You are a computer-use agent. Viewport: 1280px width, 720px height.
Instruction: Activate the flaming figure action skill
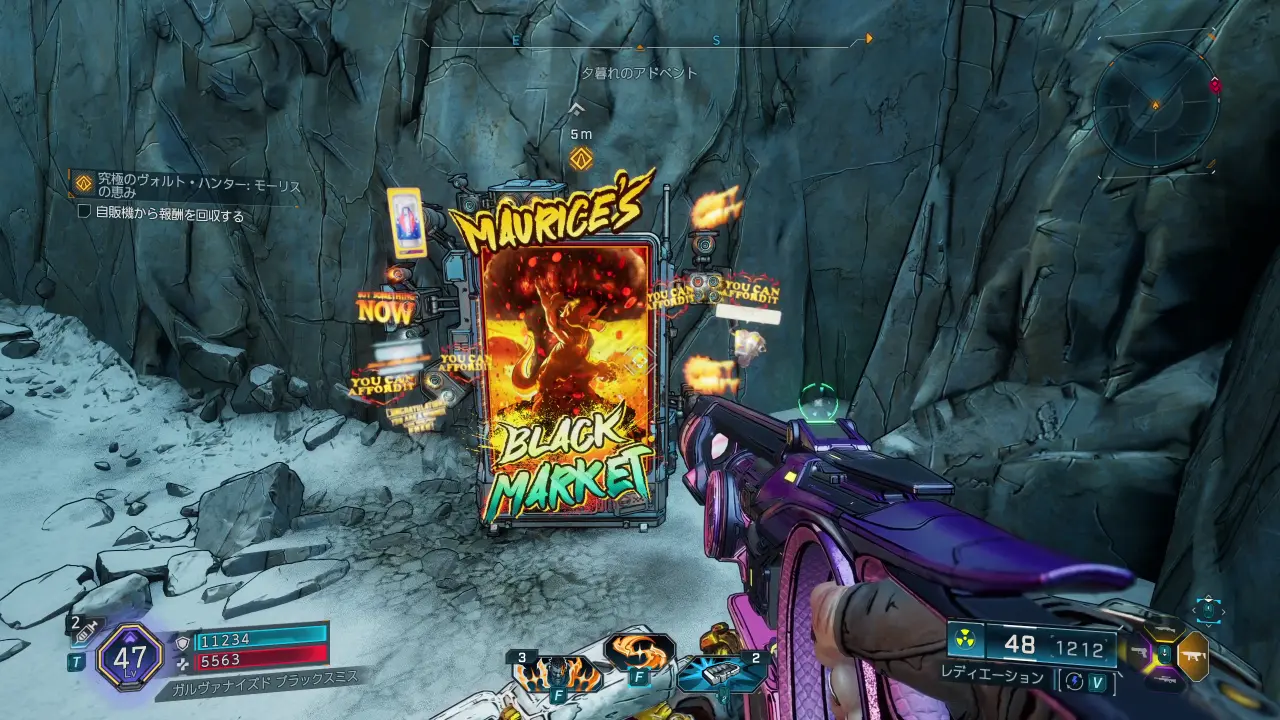pos(559,674)
